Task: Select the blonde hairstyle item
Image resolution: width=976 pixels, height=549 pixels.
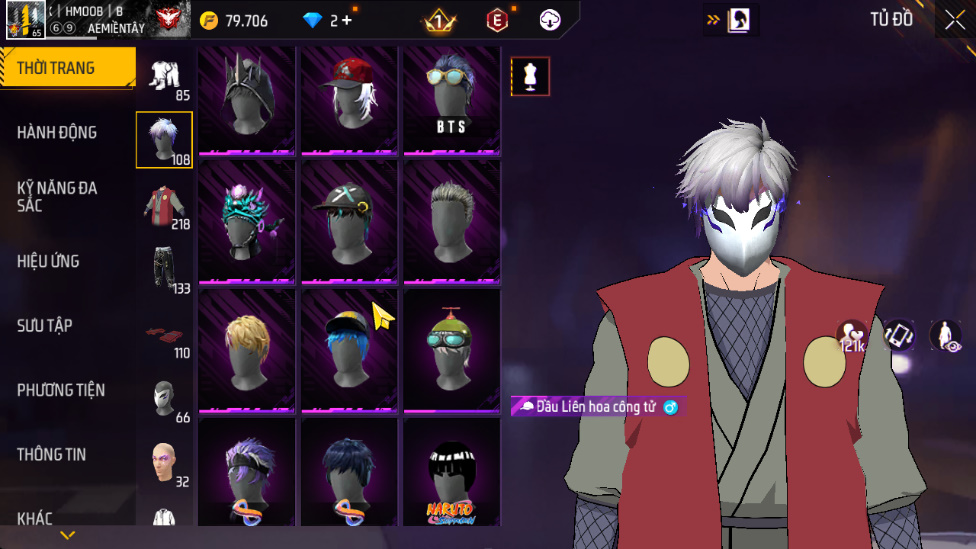Action: click(x=246, y=350)
